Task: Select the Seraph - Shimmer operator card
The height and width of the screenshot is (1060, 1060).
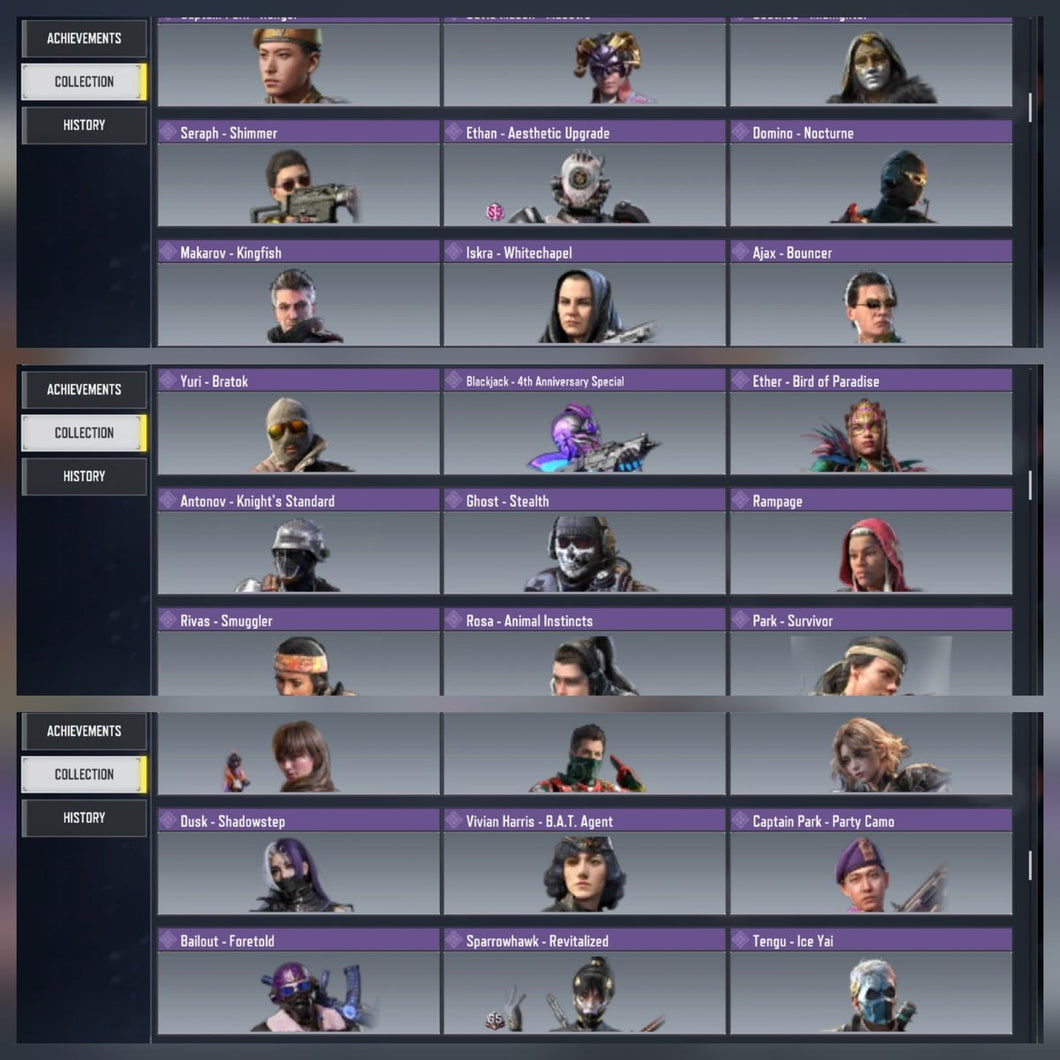Action: click(x=298, y=174)
